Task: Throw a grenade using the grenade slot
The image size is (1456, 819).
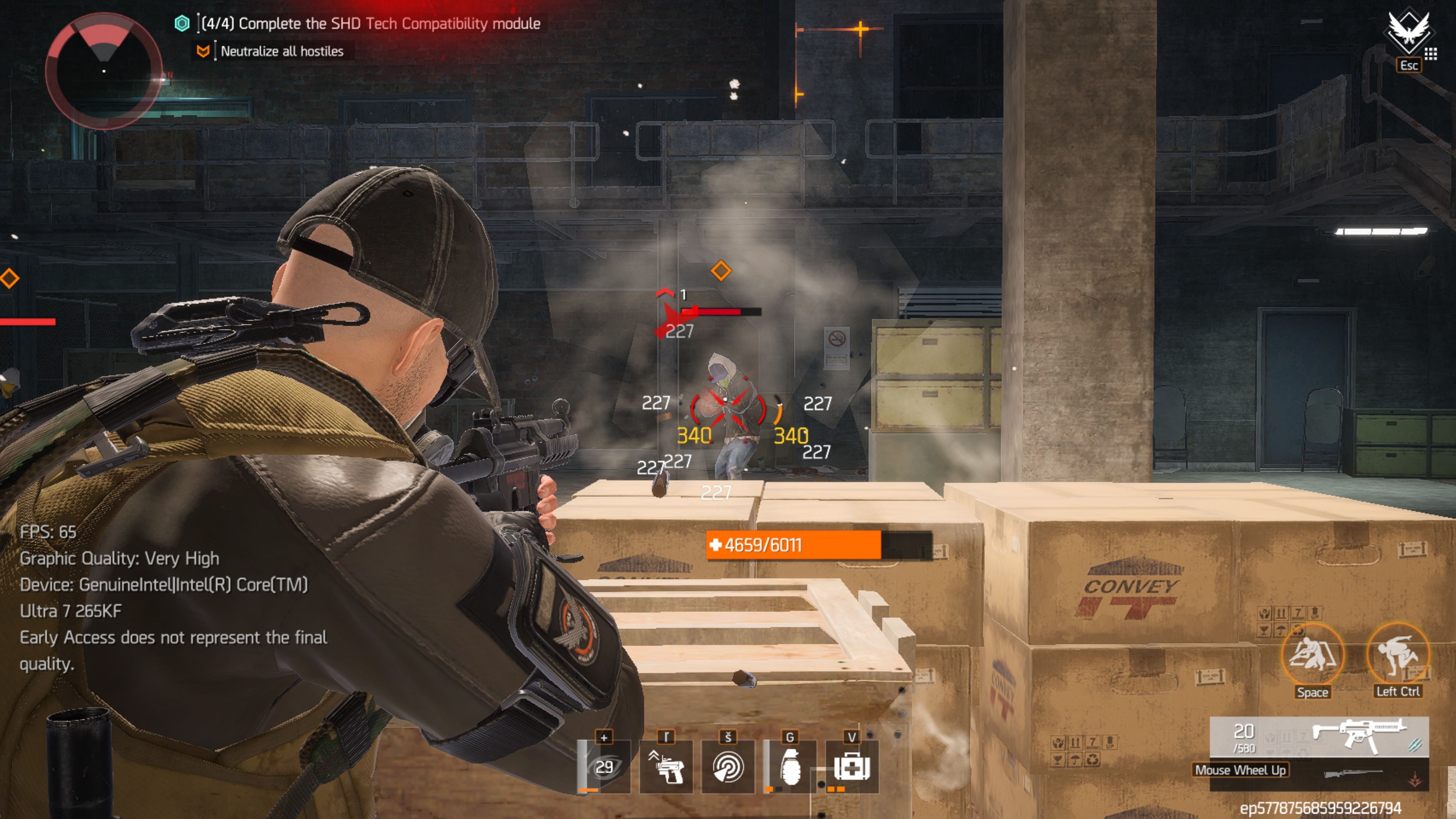Action: (789, 766)
